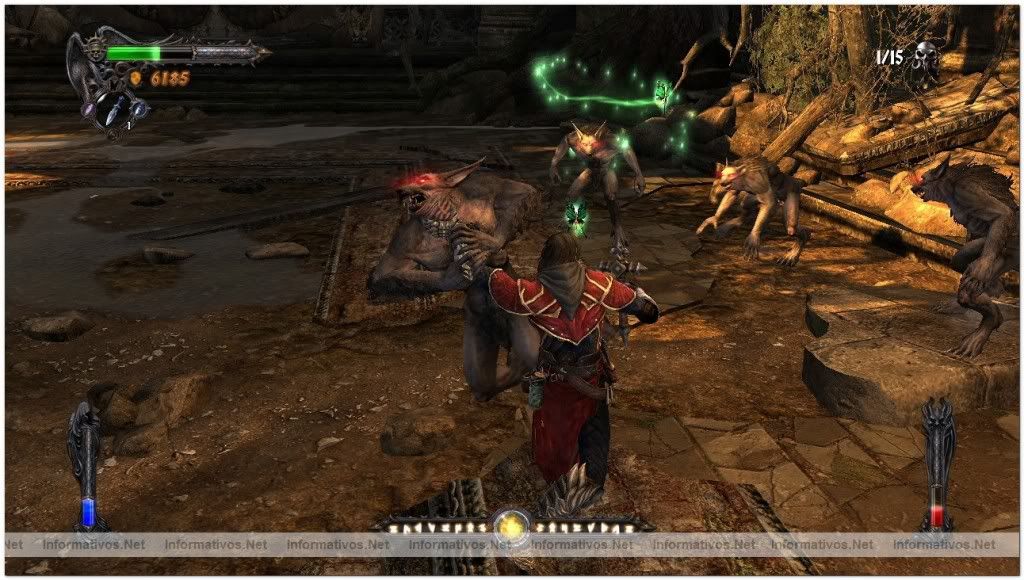Click the glowing yellow focus orb
The image size is (1024, 580).
coord(510,526)
